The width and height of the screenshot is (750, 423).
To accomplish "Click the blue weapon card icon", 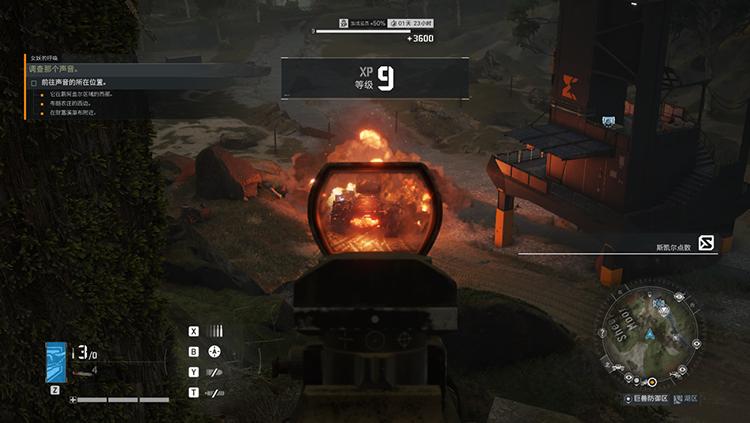I will click(x=56, y=363).
